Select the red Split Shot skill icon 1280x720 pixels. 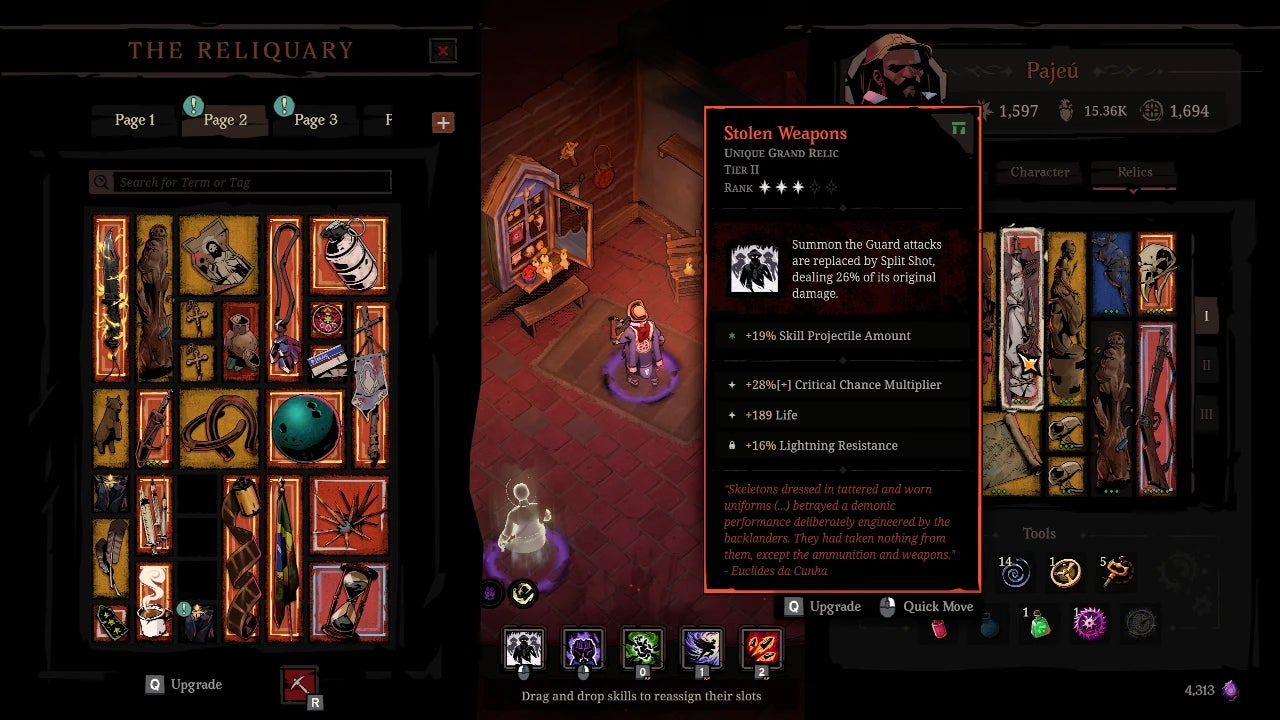point(761,648)
